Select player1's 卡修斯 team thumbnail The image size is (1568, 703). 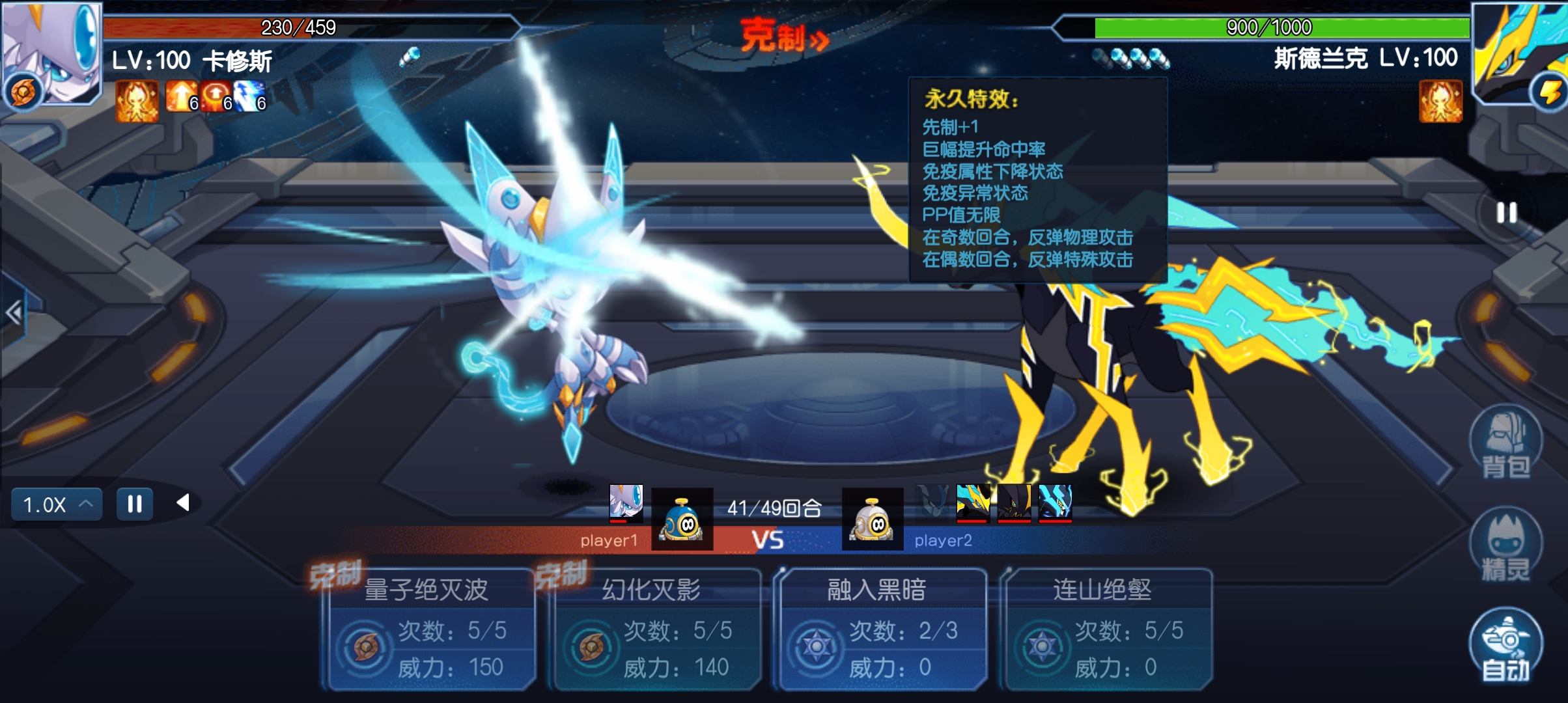pyautogui.click(x=626, y=503)
